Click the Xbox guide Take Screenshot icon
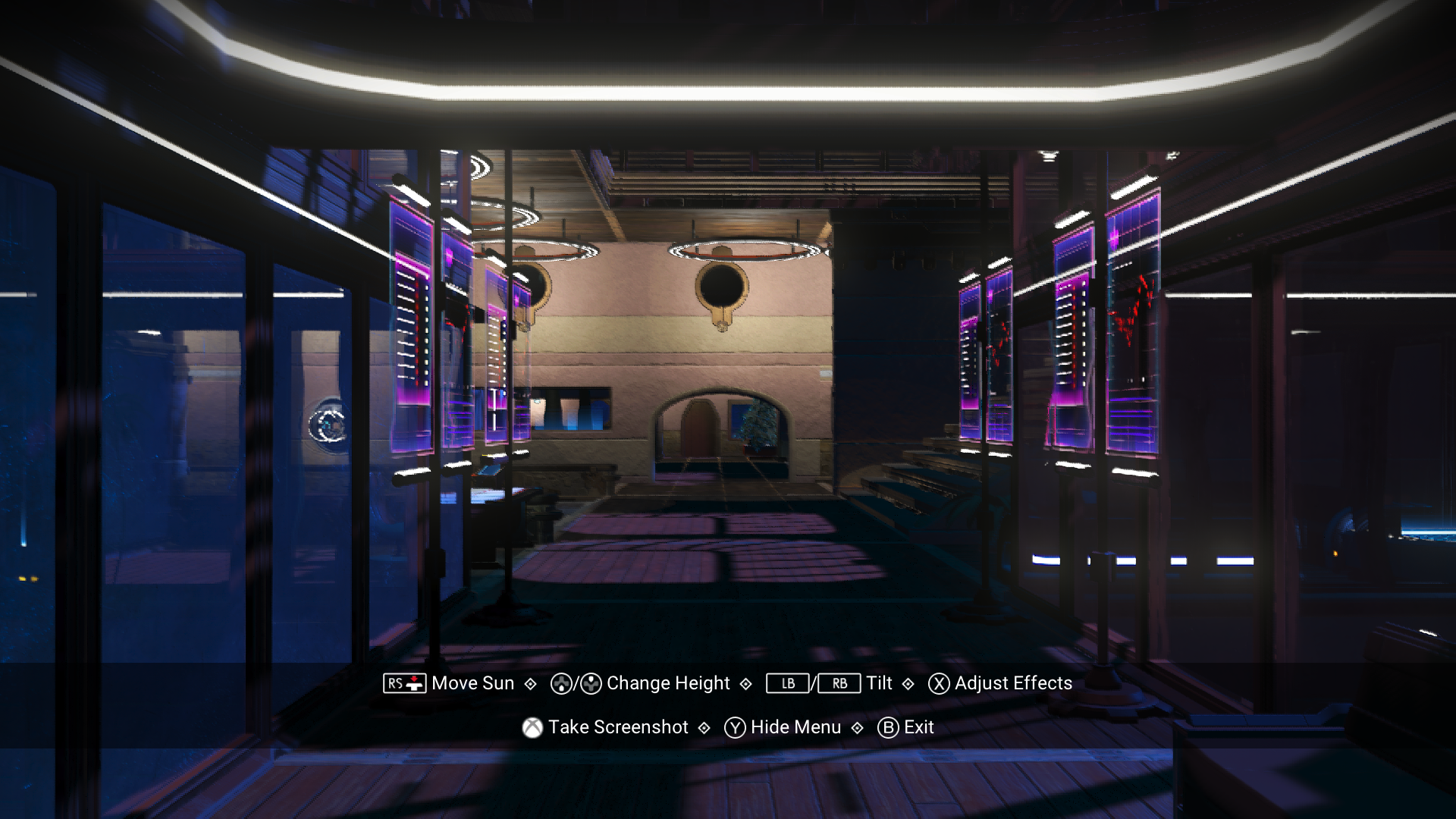The height and width of the screenshot is (819, 1456). [533, 727]
